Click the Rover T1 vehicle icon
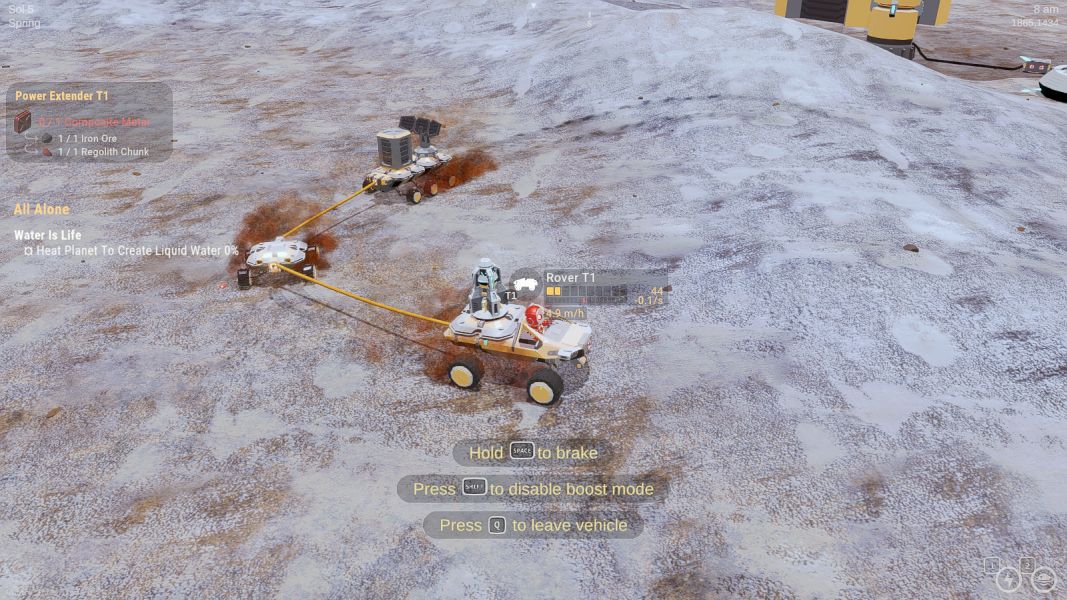 526,283
